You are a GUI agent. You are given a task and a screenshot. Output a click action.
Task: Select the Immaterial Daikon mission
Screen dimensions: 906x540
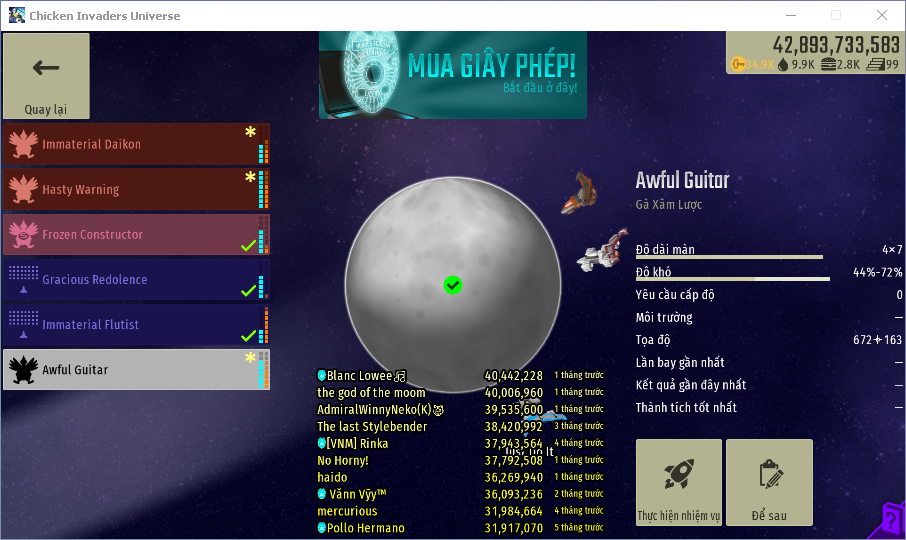point(136,144)
